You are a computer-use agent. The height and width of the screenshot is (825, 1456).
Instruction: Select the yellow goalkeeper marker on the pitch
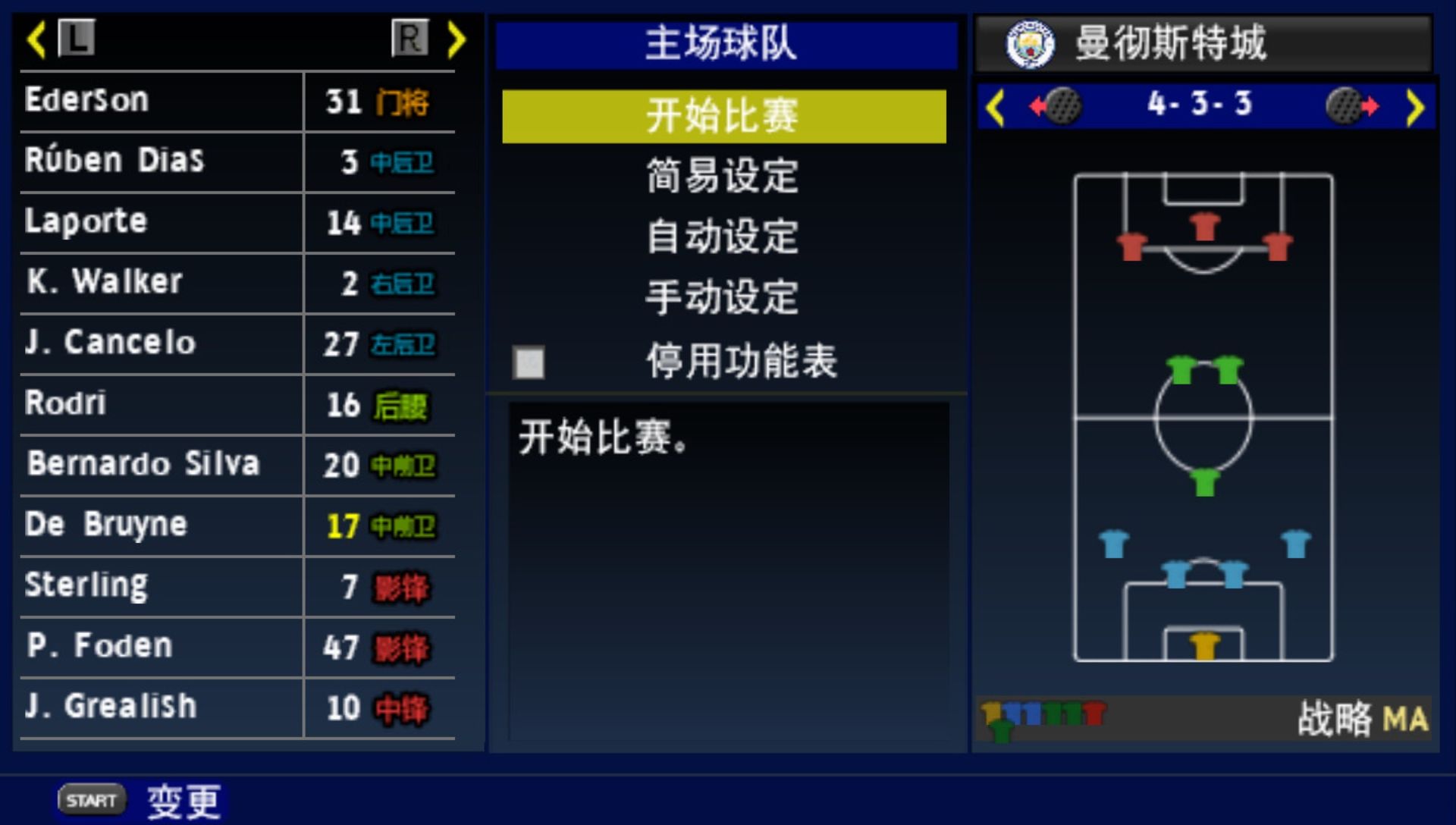[1204, 646]
